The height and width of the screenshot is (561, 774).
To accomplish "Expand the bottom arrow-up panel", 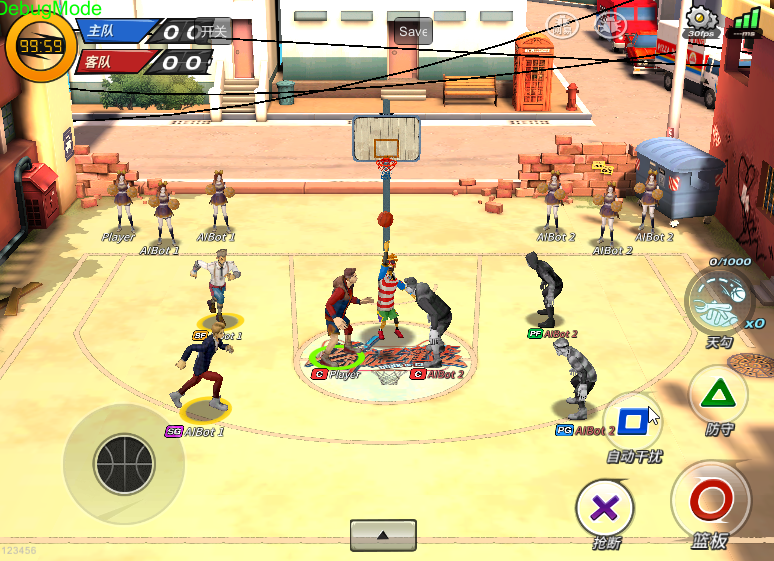I will tap(383, 534).
